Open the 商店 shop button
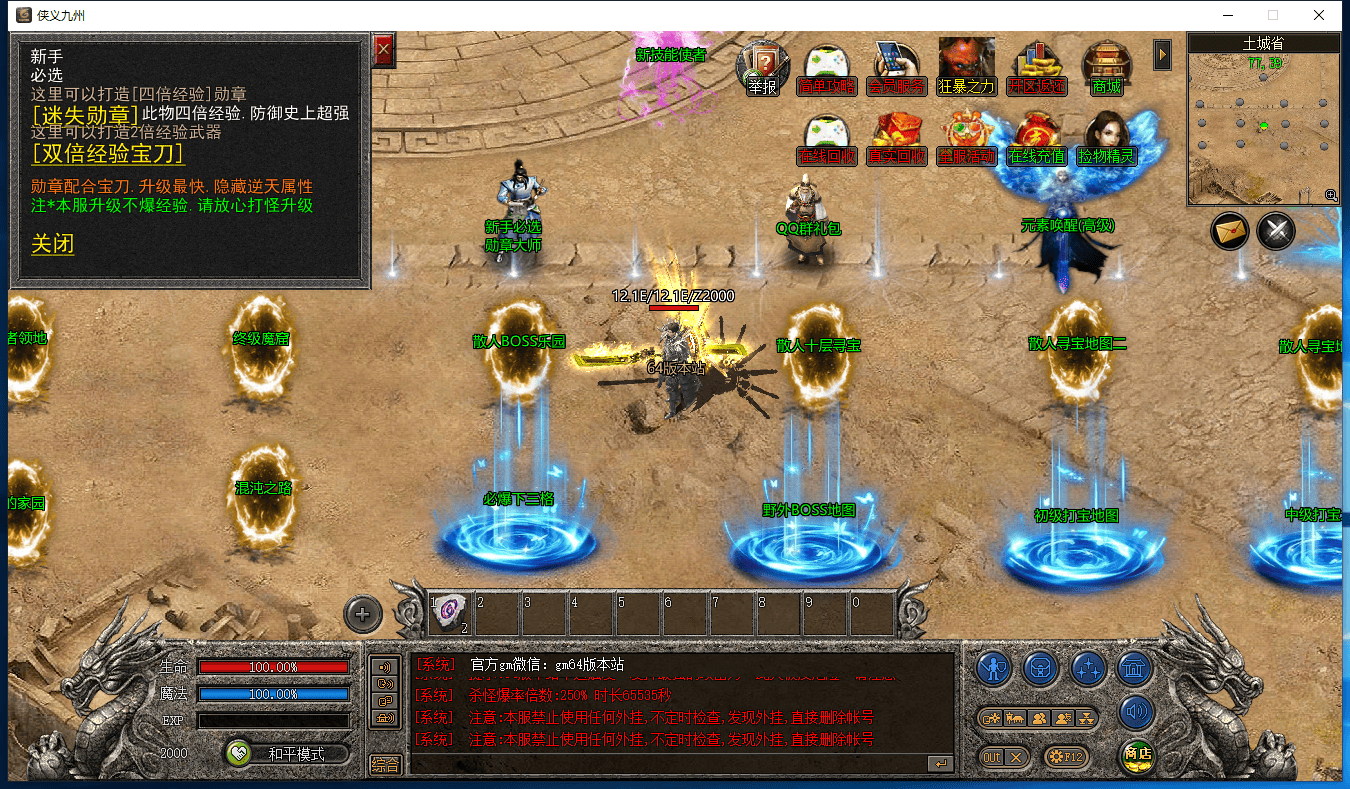The width and height of the screenshot is (1350, 789). tap(1136, 755)
